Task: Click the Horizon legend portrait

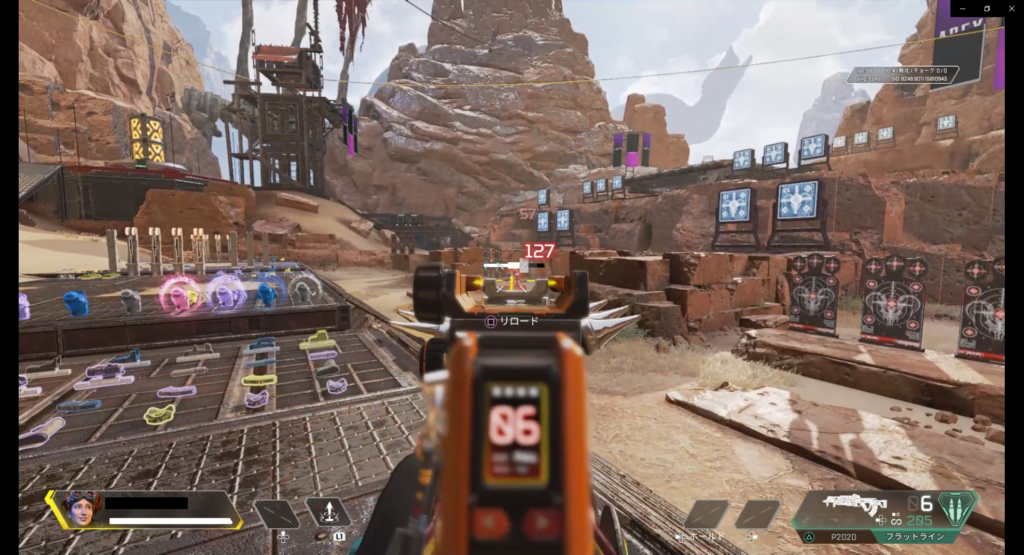Action: (82, 509)
